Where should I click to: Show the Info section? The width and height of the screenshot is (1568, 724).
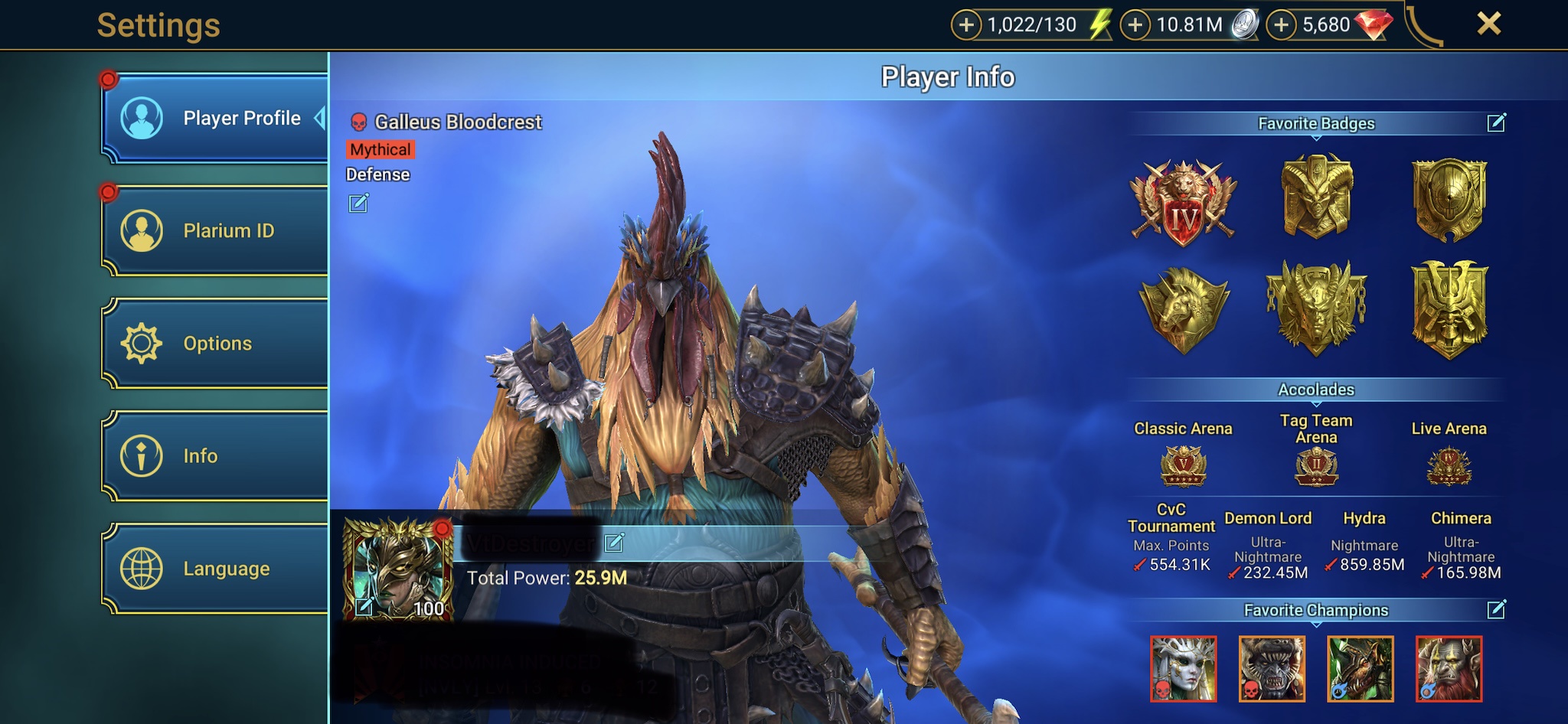216,456
